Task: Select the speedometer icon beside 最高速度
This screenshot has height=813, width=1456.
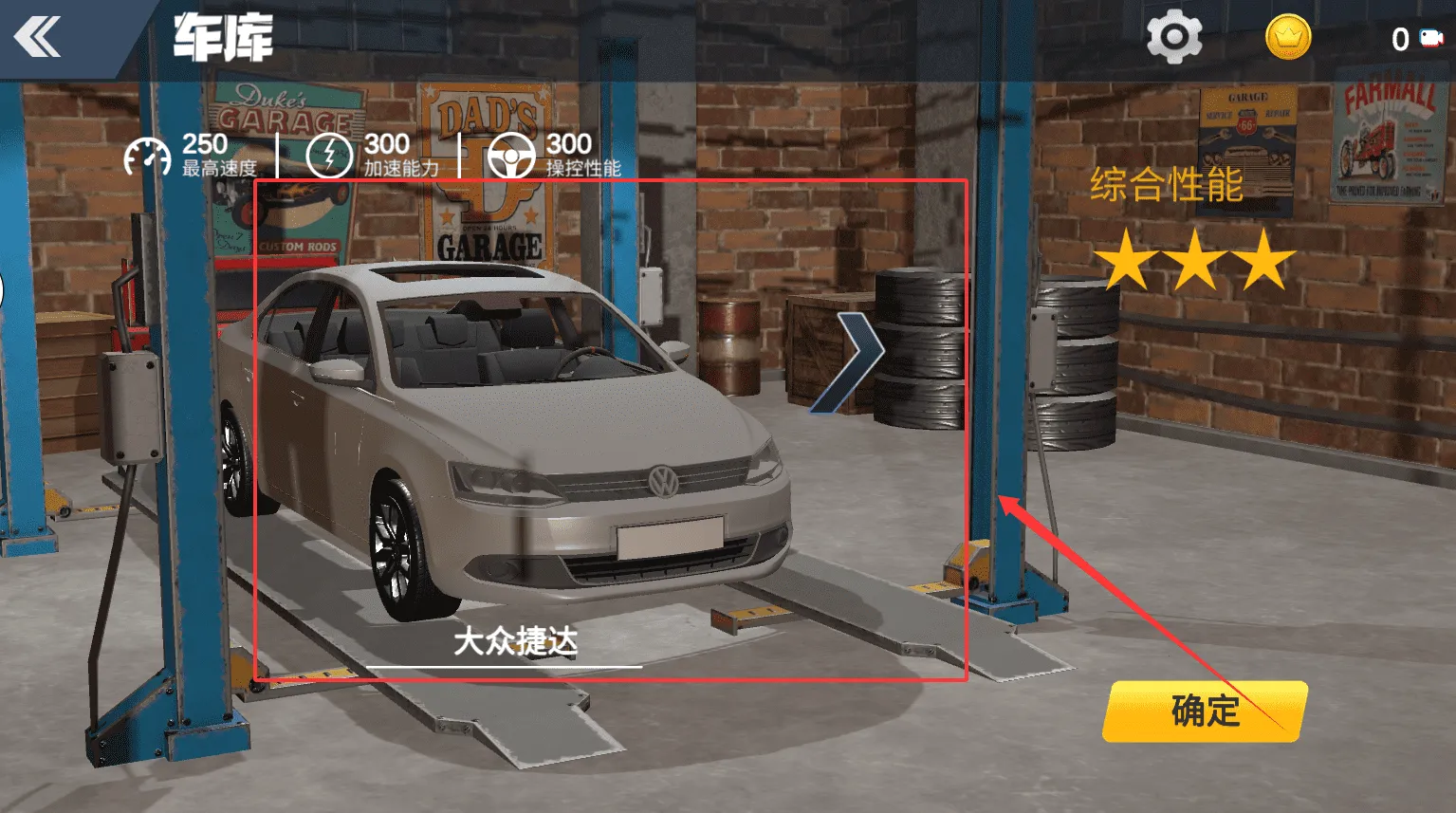Action: 147,154
